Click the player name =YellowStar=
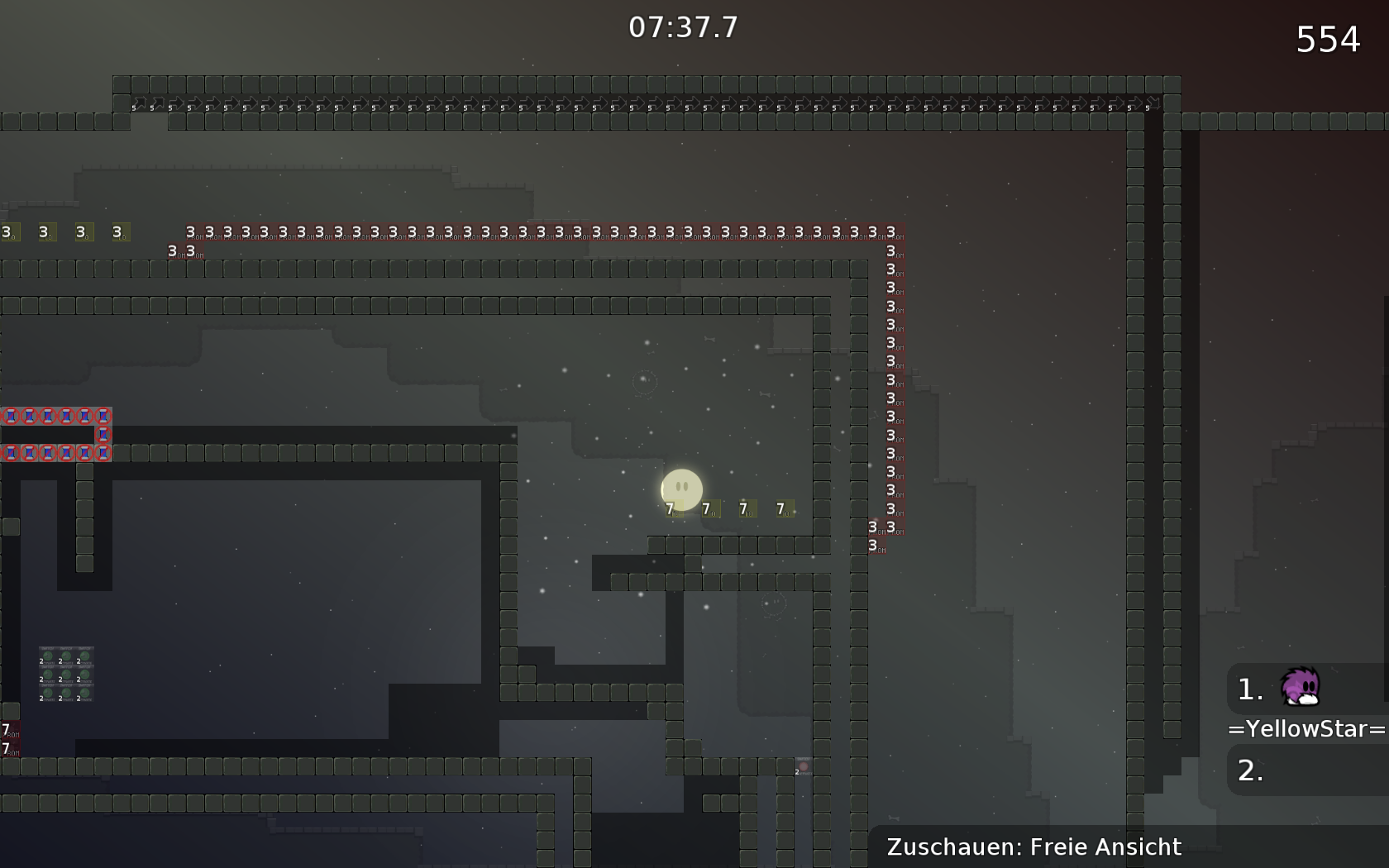Viewport: 1389px width, 868px height. tap(1303, 729)
